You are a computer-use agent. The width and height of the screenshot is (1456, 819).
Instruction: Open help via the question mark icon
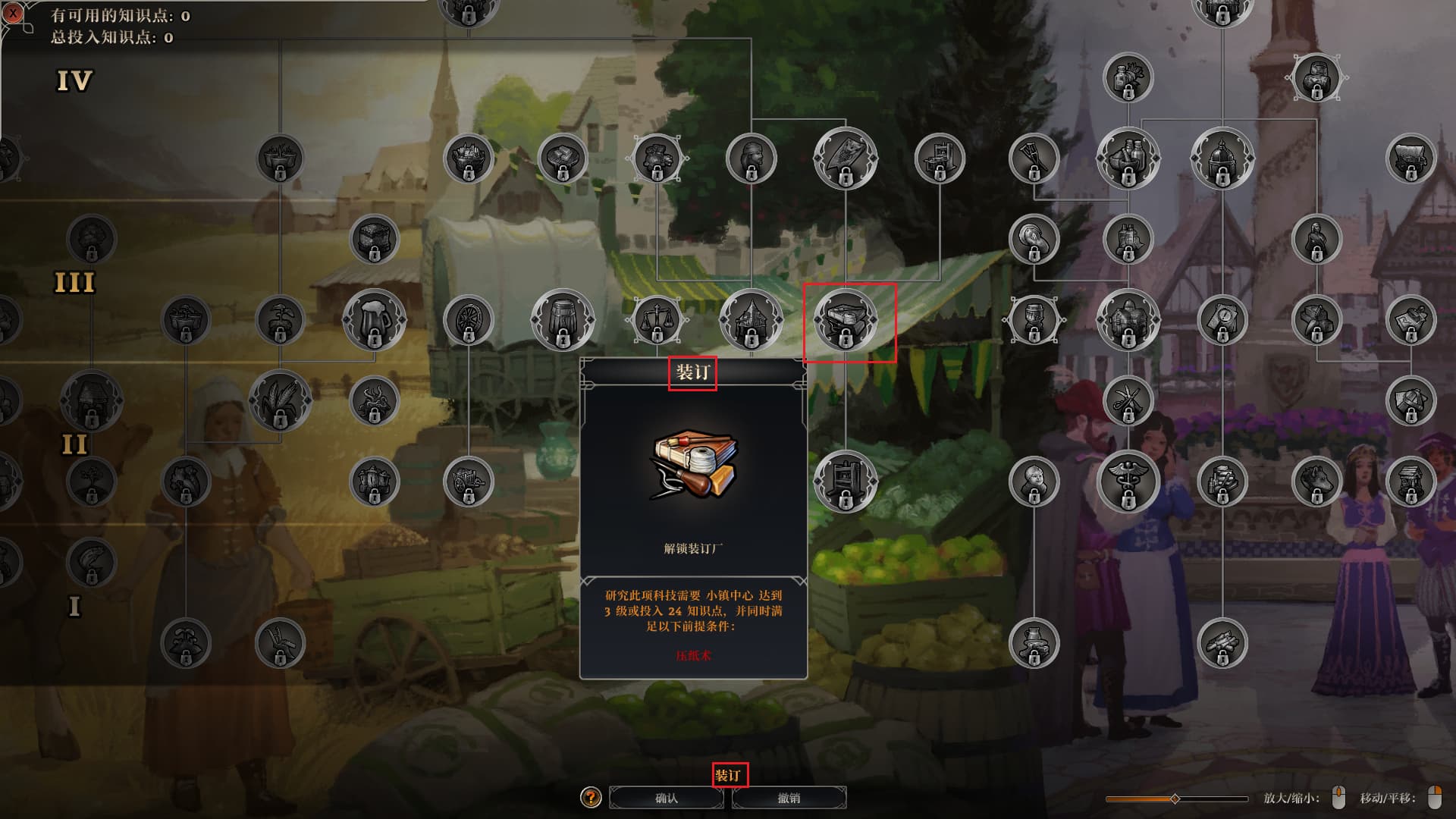[x=591, y=798]
